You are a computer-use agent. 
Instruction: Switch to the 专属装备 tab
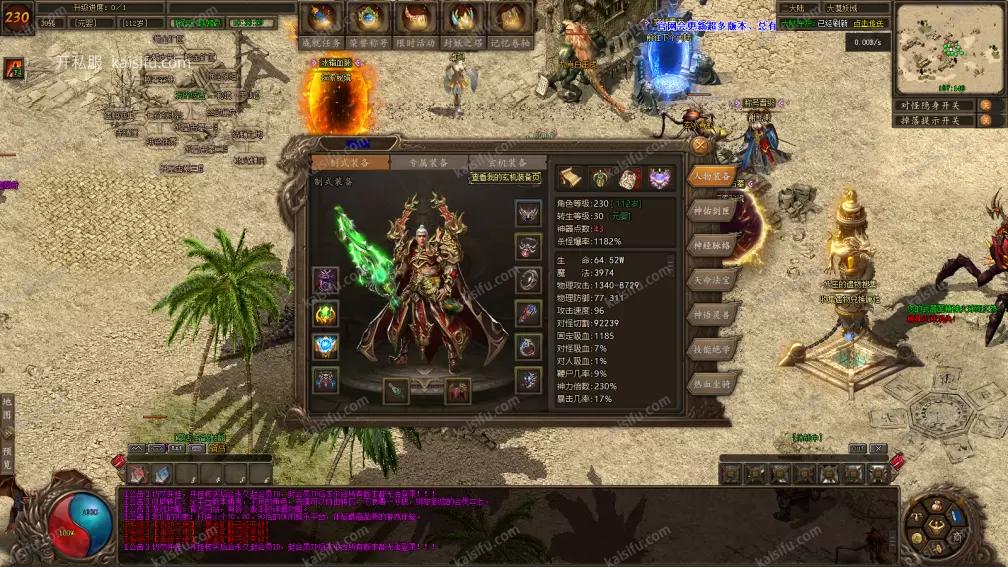pyautogui.click(x=419, y=163)
